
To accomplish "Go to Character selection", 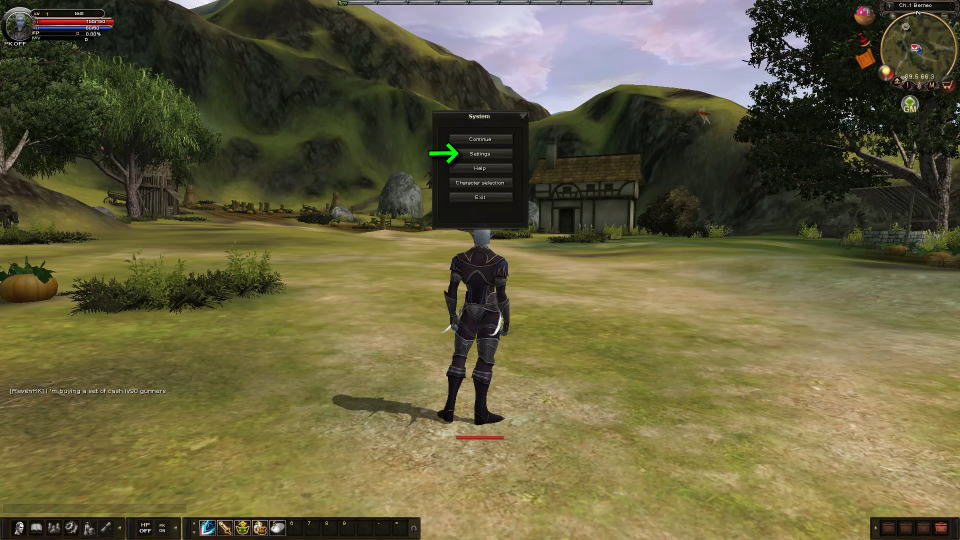I will [480, 183].
